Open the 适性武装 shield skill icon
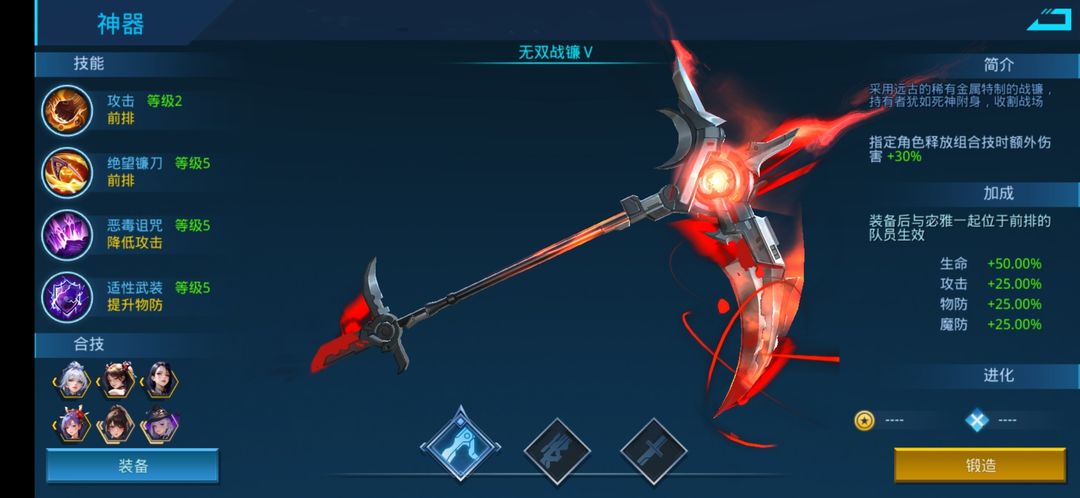Viewport: 1080px width, 498px height. (67, 296)
